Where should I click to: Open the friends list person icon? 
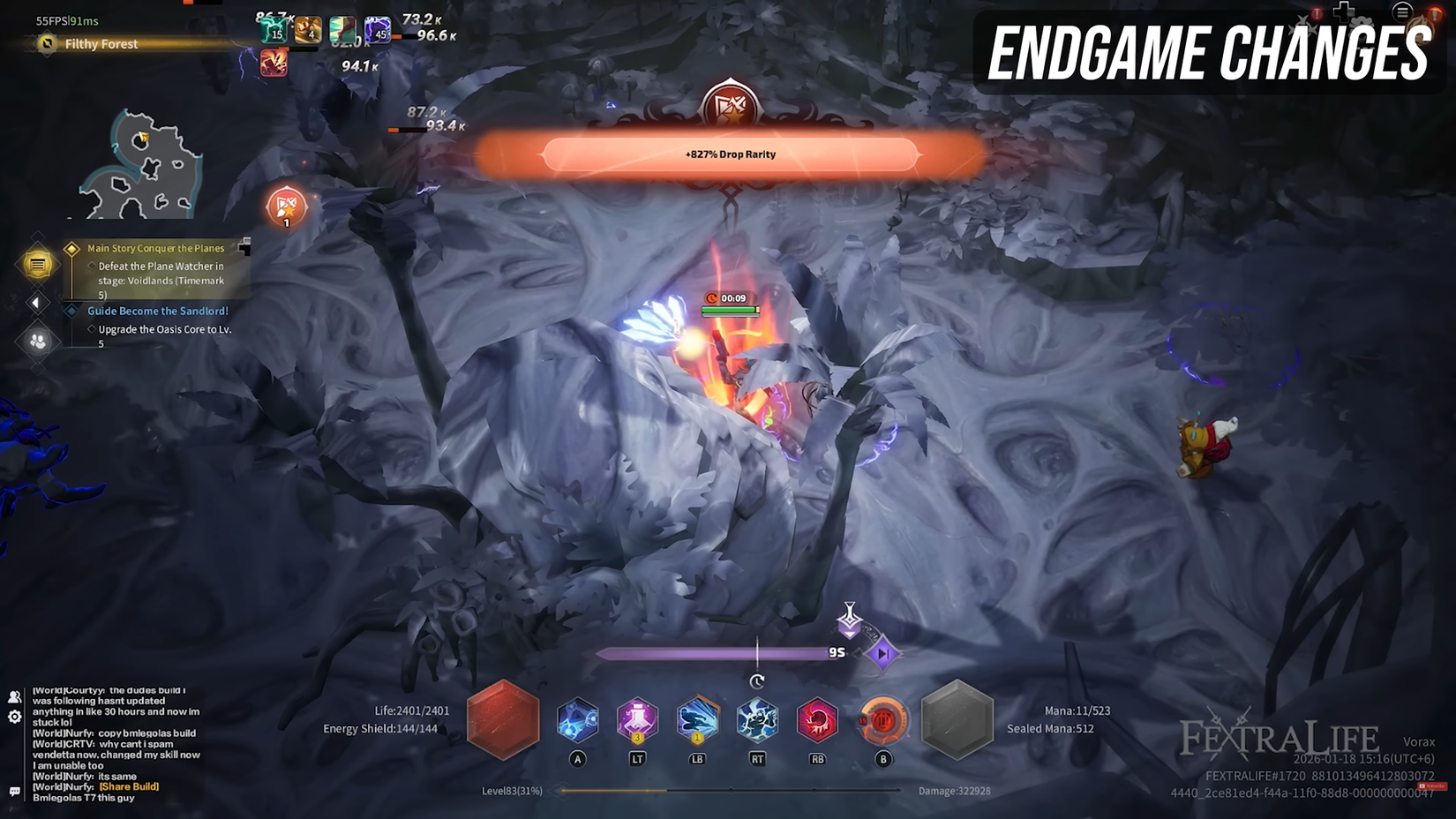pyautogui.click(x=13, y=696)
